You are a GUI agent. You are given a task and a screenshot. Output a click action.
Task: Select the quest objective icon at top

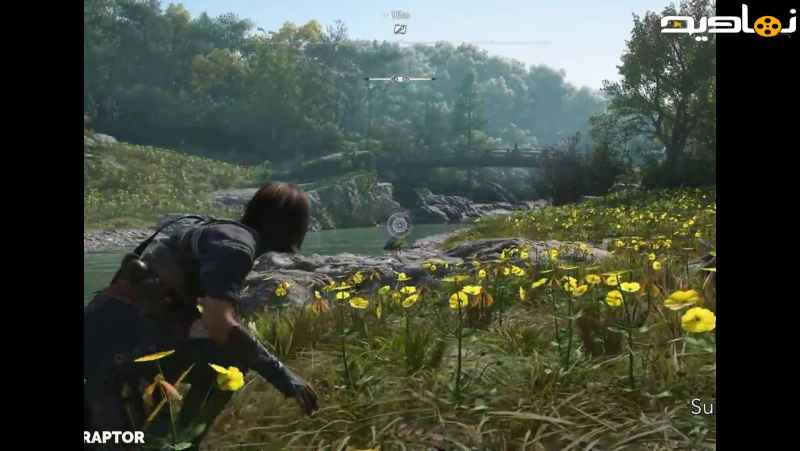tap(400, 29)
